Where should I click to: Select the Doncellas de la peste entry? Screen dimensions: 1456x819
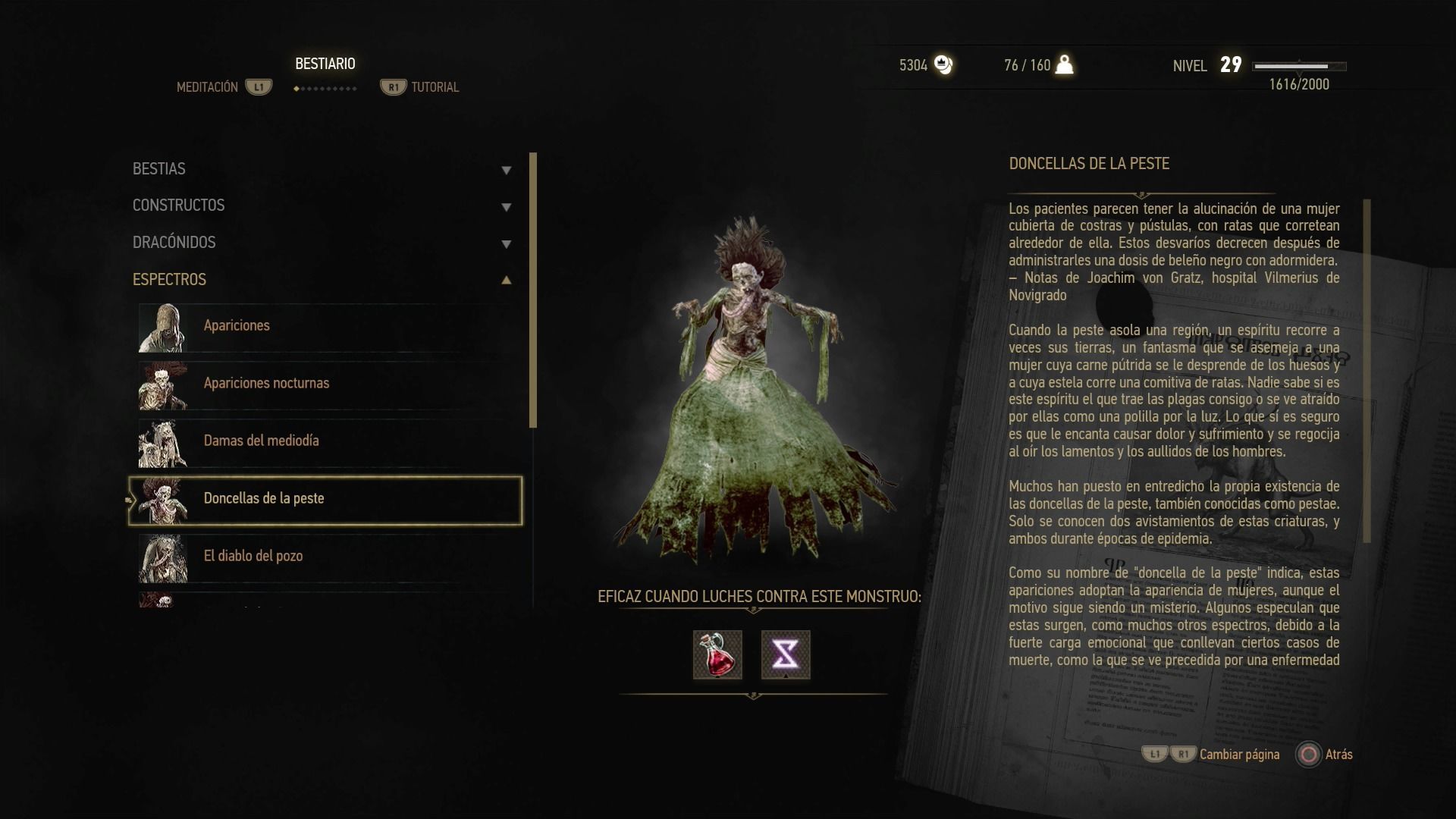point(326,499)
